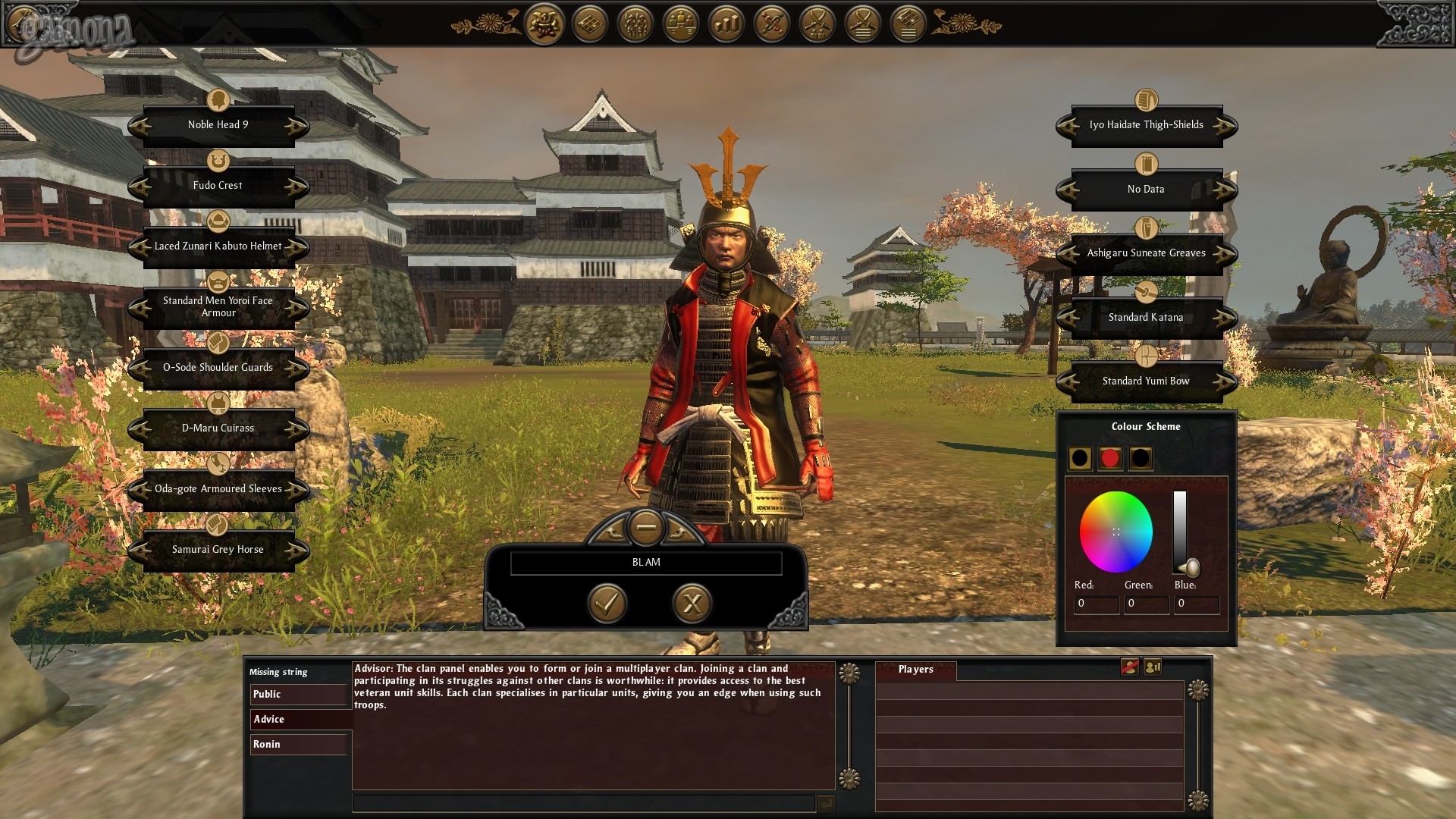The width and height of the screenshot is (1456, 819).
Task: Select the Advice chat channel
Action: (x=299, y=720)
